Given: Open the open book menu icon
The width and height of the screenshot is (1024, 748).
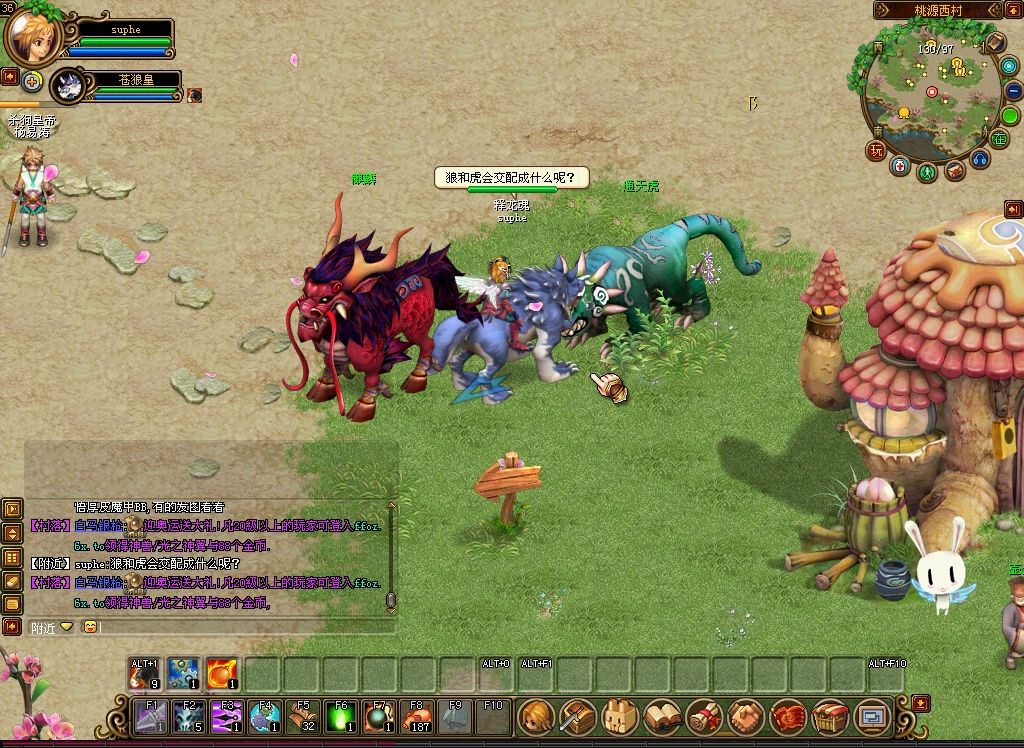Looking at the screenshot, I should 662,716.
